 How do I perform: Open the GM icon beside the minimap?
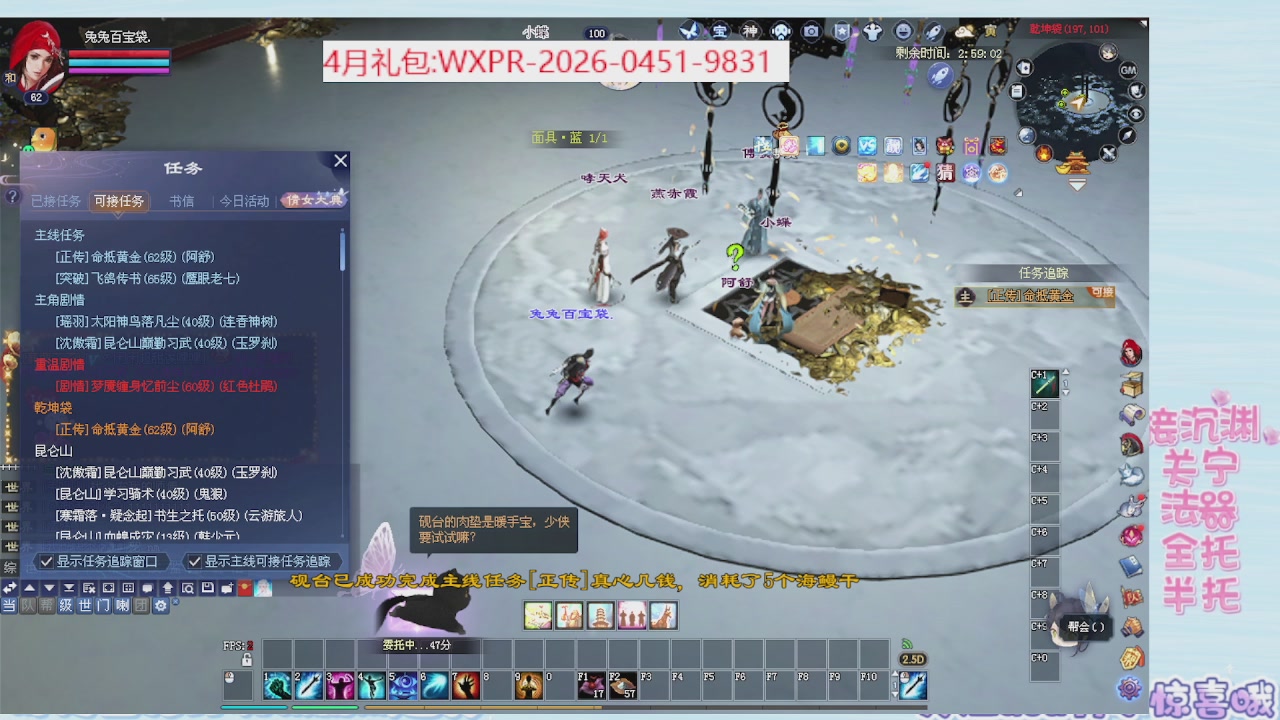1127,70
